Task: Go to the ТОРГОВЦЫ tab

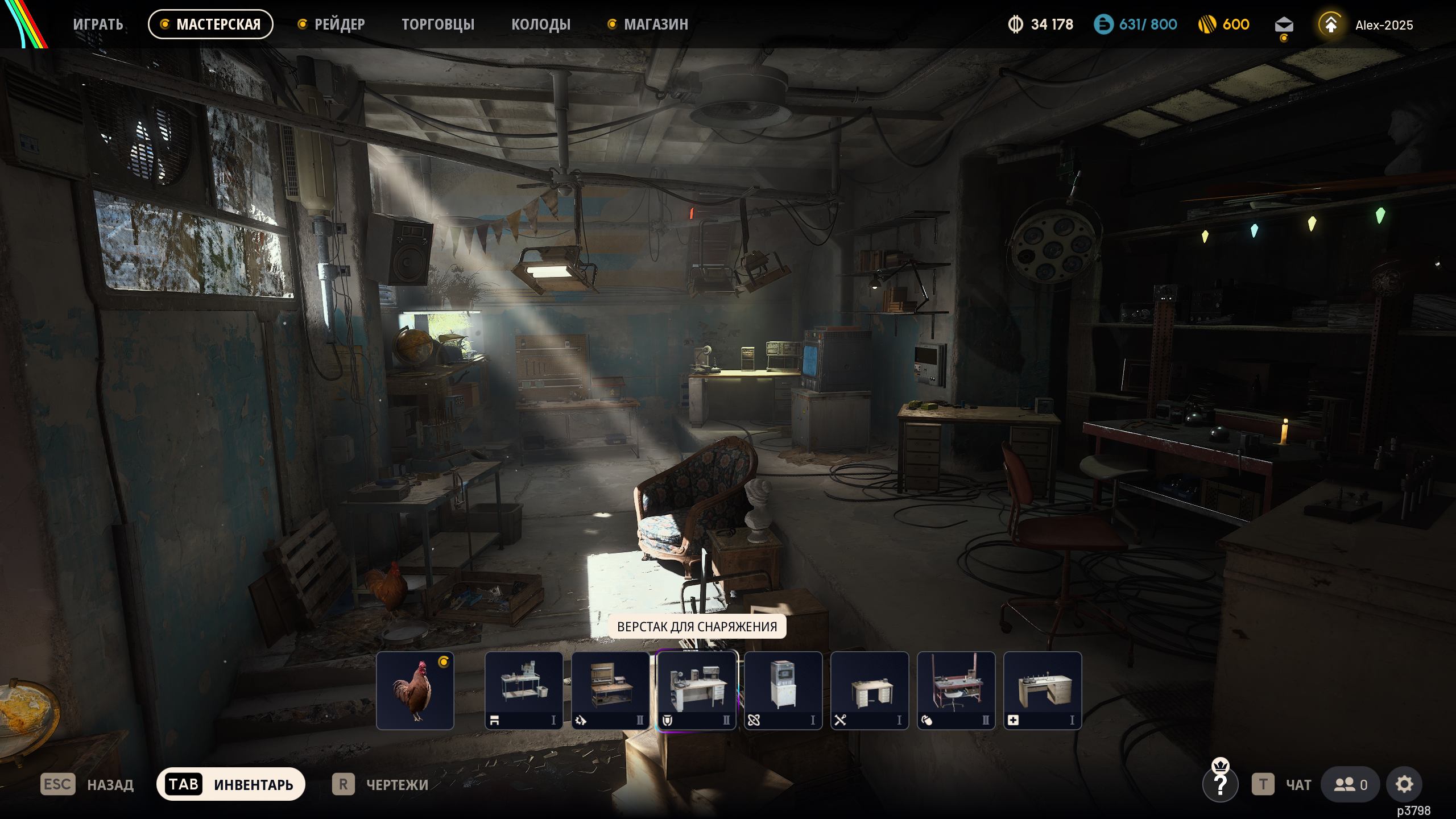Action: (x=438, y=24)
